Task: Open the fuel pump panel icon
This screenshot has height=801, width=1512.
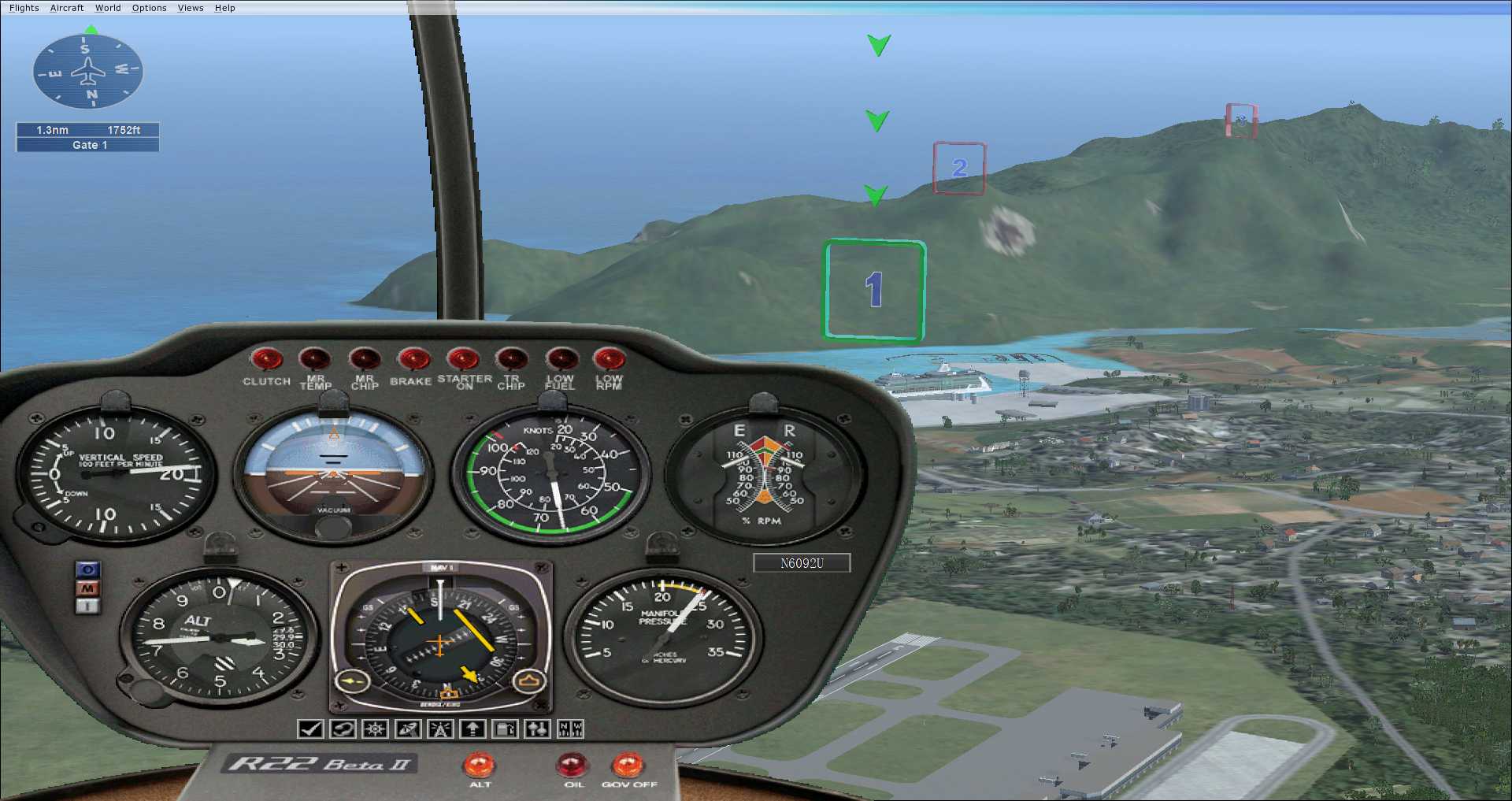Action: 505,729
